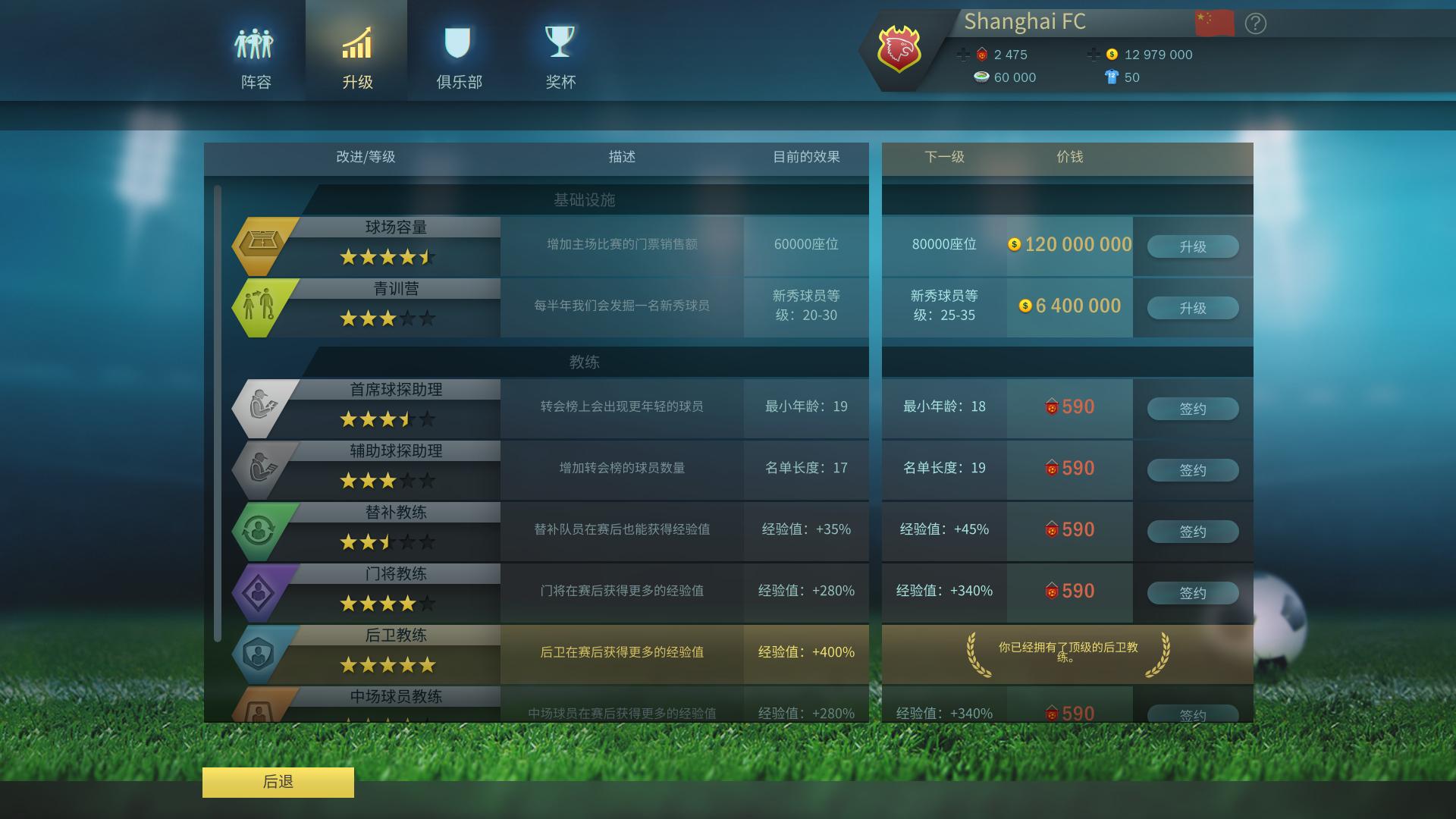Screen dimensions: 1456x819
Task: Select the 升级 upgrades tab
Action: point(356,49)
